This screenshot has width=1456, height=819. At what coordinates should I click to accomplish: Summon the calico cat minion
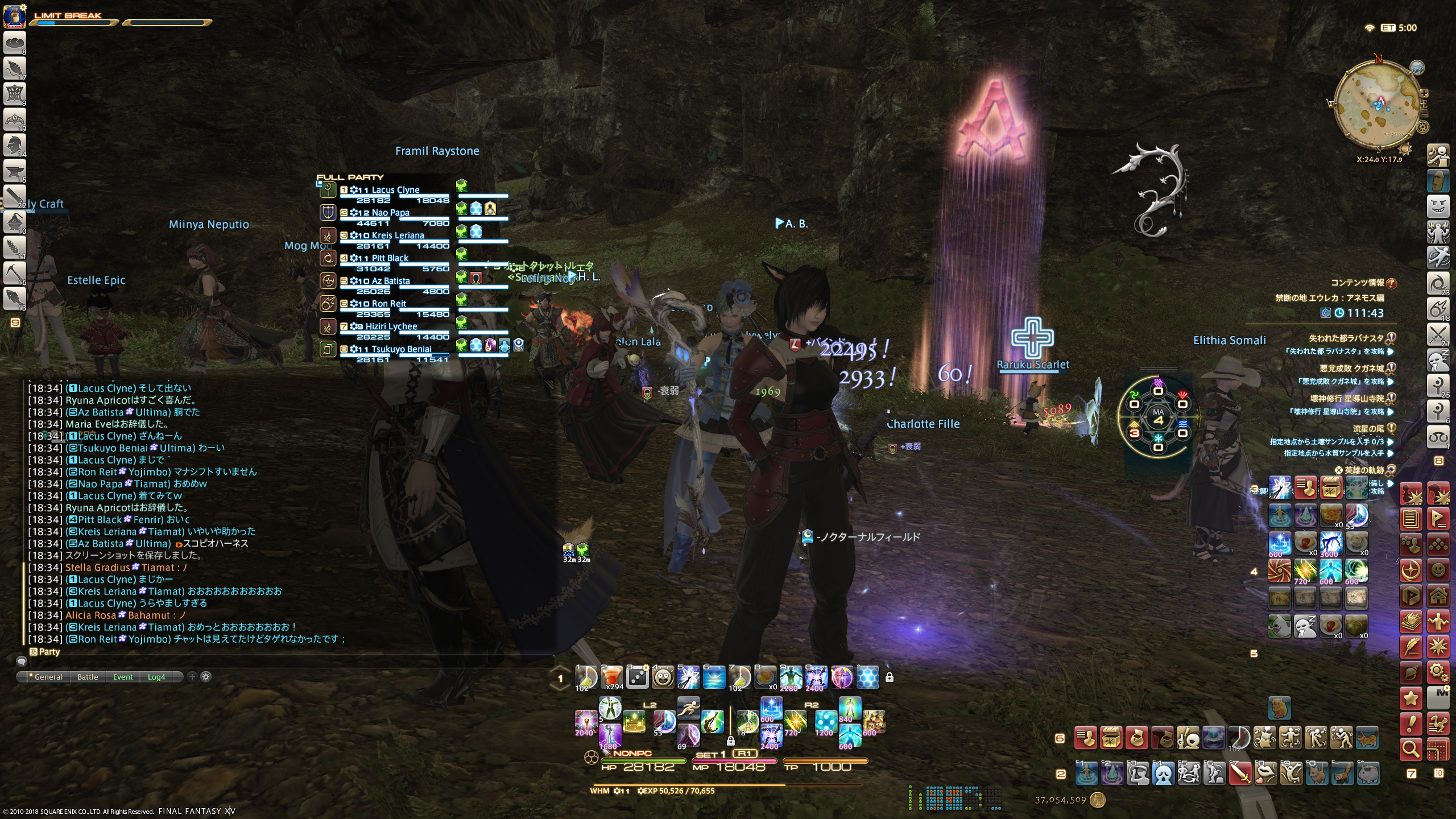(x=1367, y=738)
